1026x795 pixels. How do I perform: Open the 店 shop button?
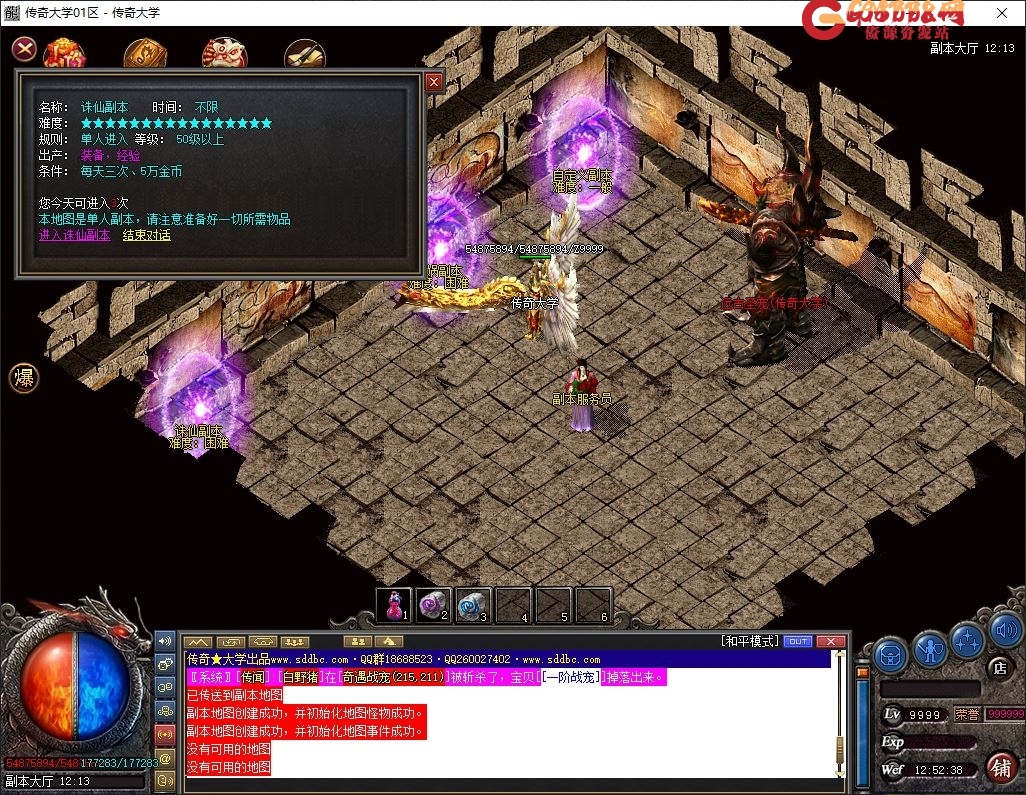(998, 667)
